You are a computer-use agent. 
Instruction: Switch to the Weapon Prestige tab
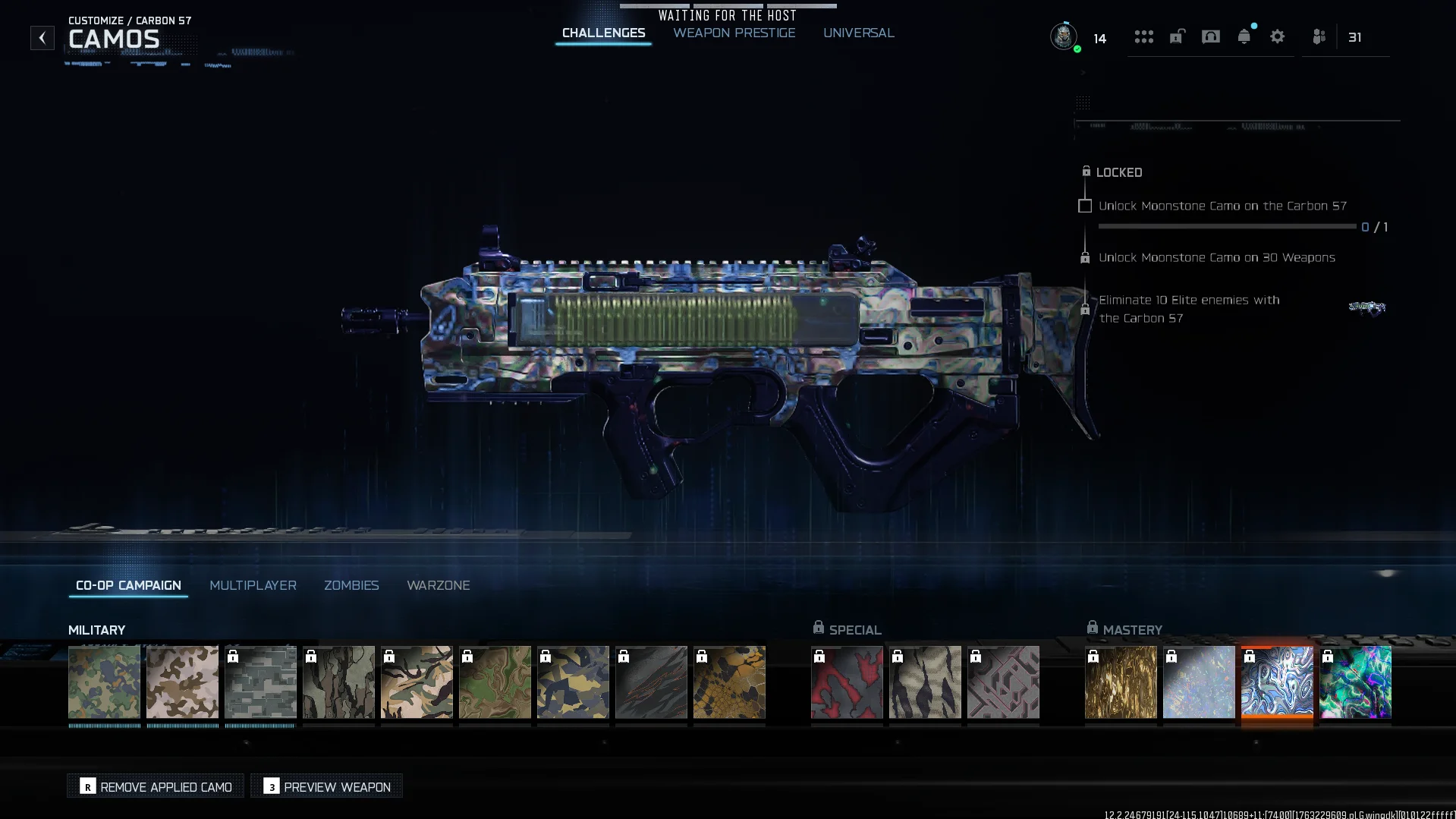click(x=734, y=33)
